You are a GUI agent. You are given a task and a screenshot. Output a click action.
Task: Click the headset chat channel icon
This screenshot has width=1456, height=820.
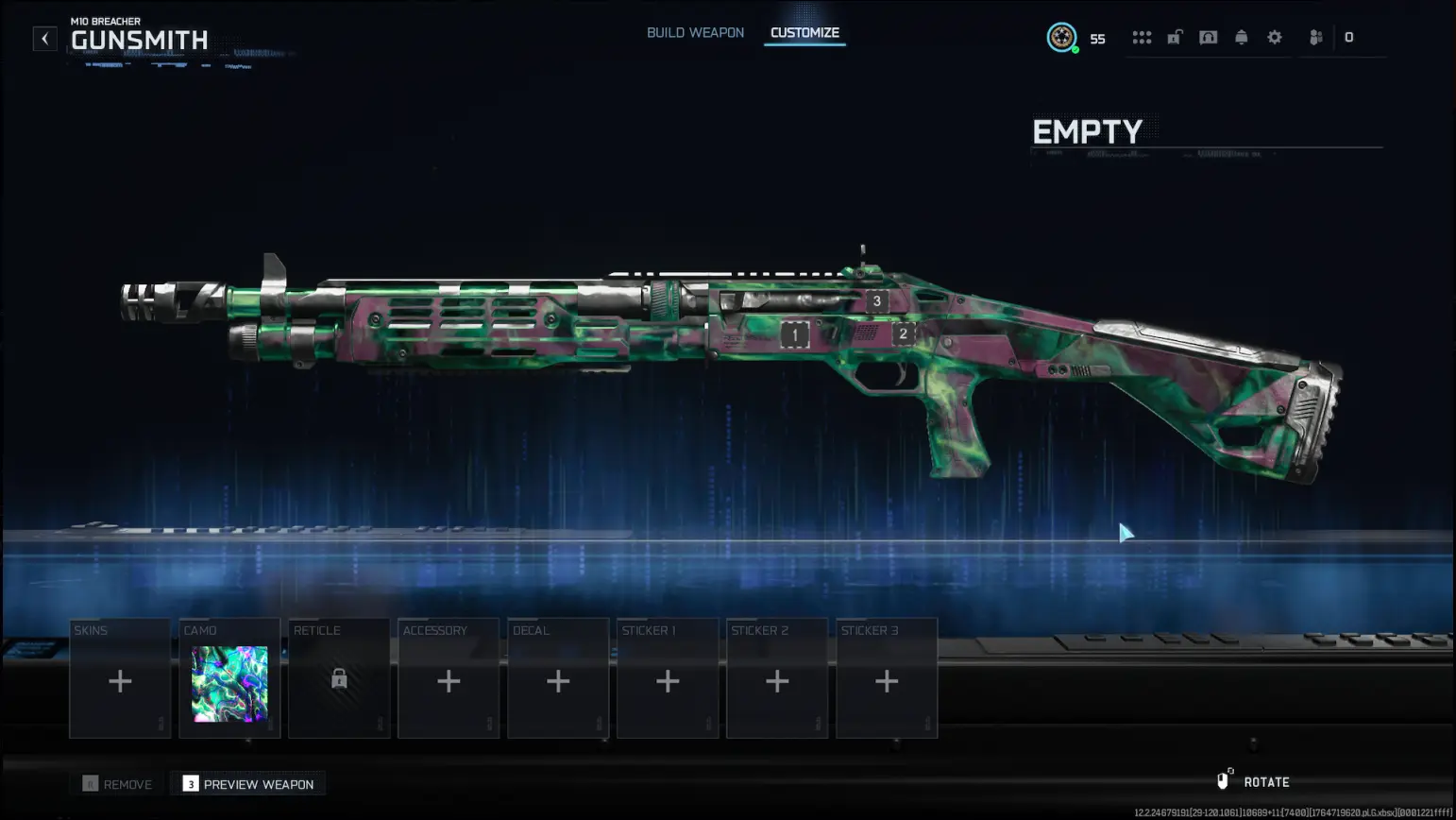point(1209,38)
